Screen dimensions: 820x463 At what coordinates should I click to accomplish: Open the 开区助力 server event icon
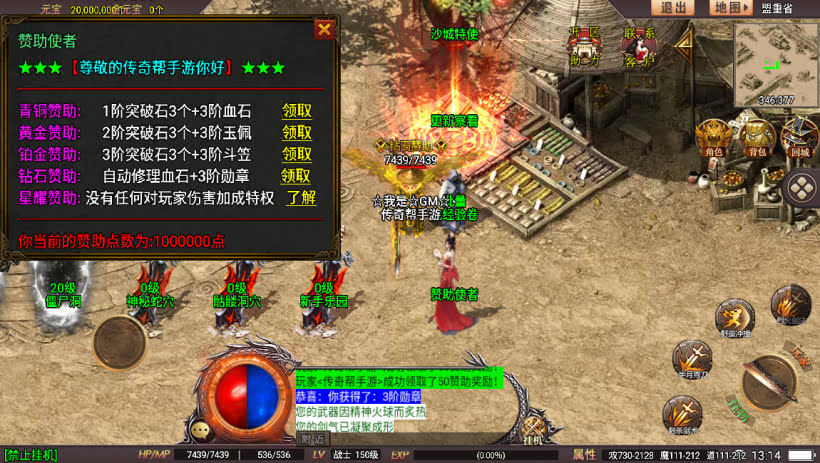[x=585, y=45]
